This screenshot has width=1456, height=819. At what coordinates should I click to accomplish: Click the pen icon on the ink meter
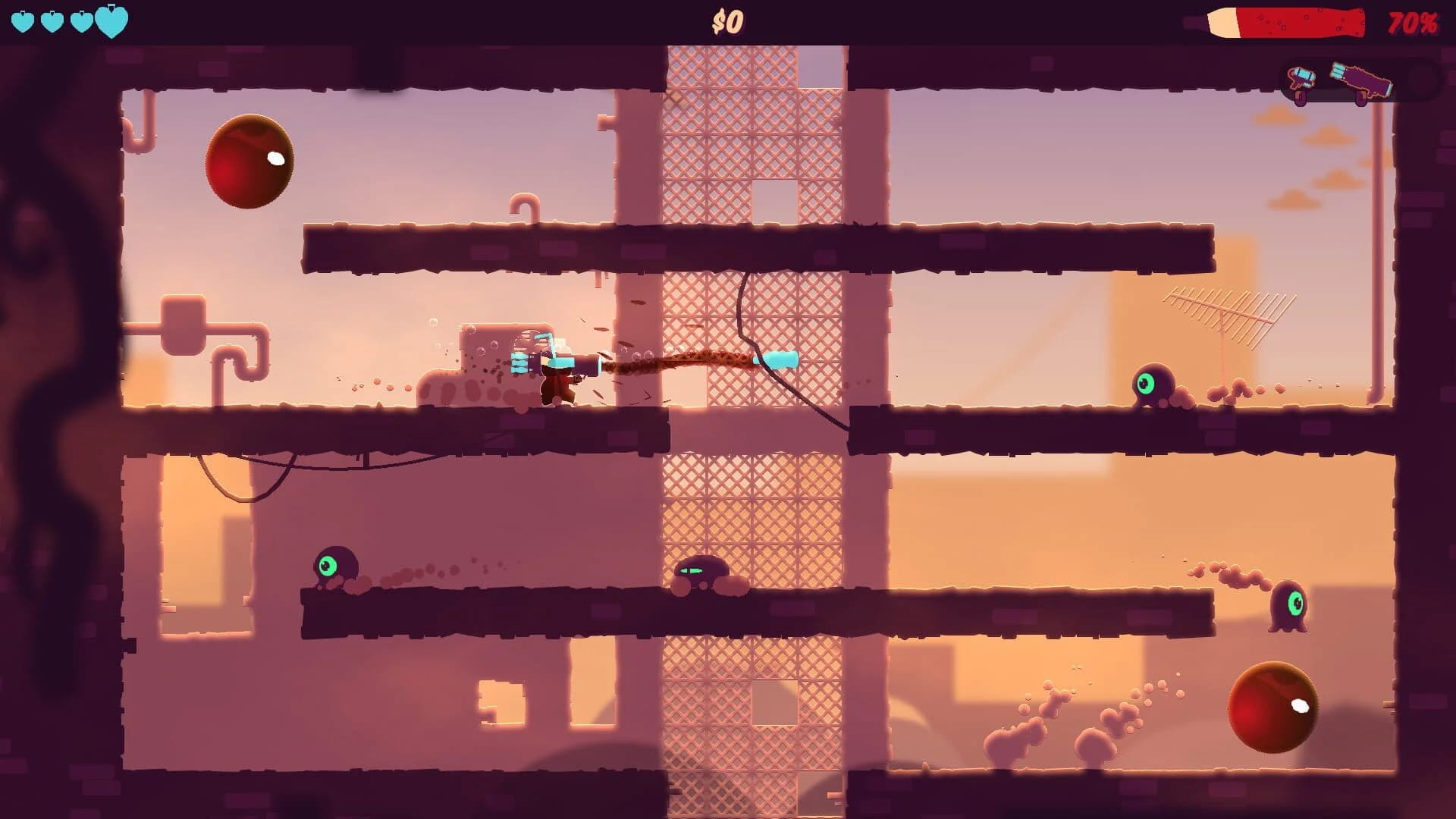point(1222,23)
